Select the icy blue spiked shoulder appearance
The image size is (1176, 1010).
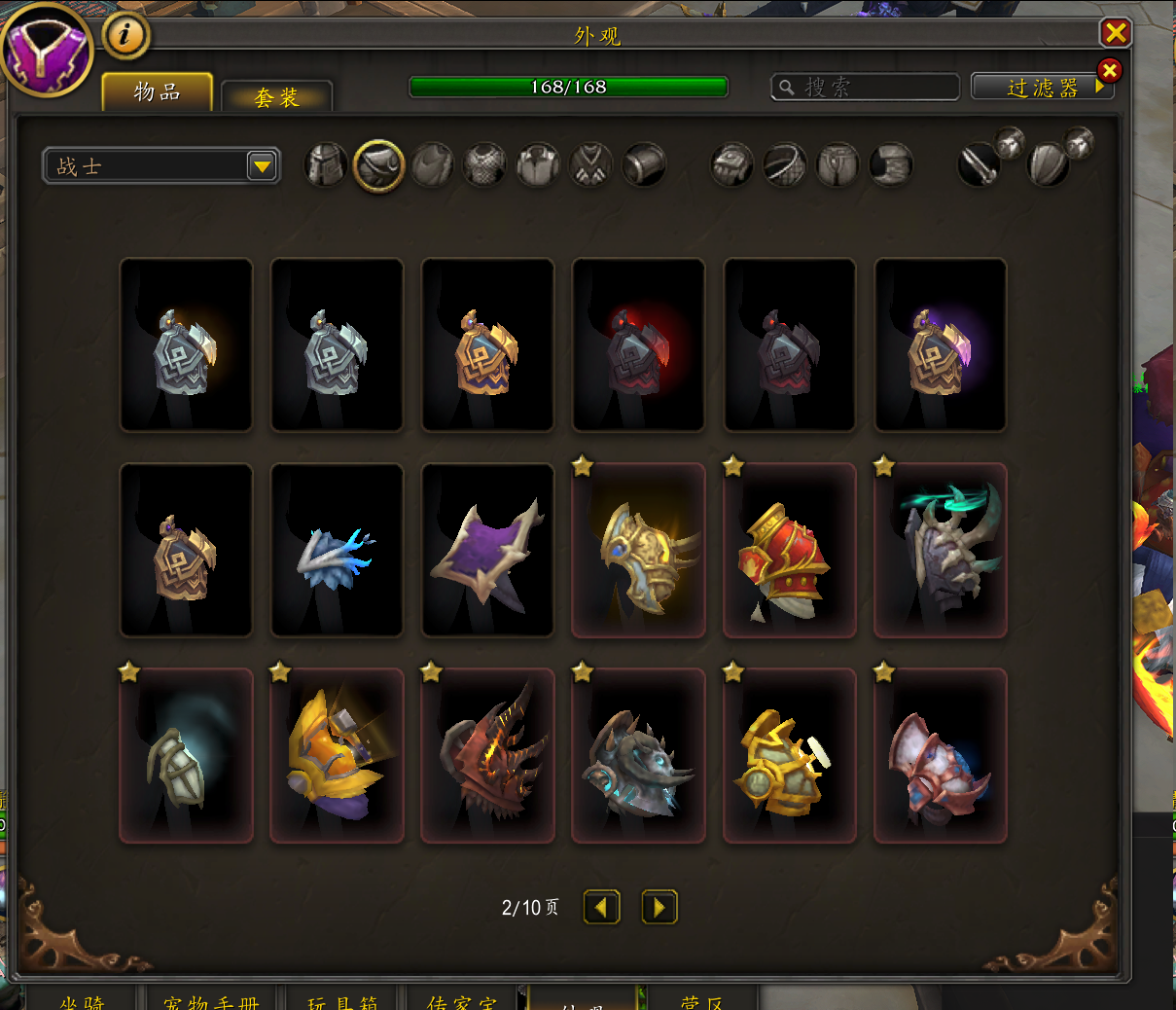(337, 550)
